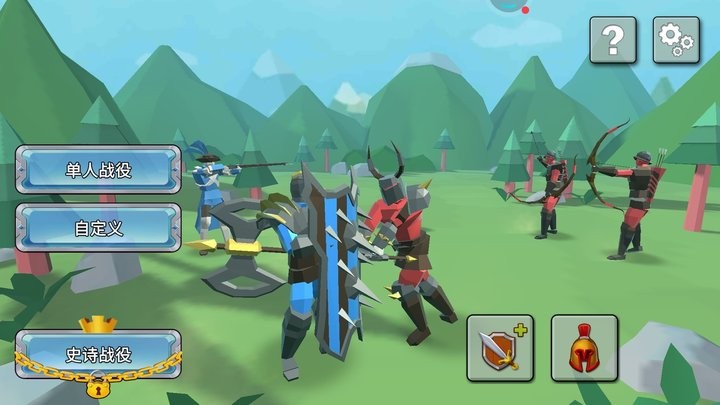
Task: Open the 自定义 custom battle mode
Action: coord(98,227)
